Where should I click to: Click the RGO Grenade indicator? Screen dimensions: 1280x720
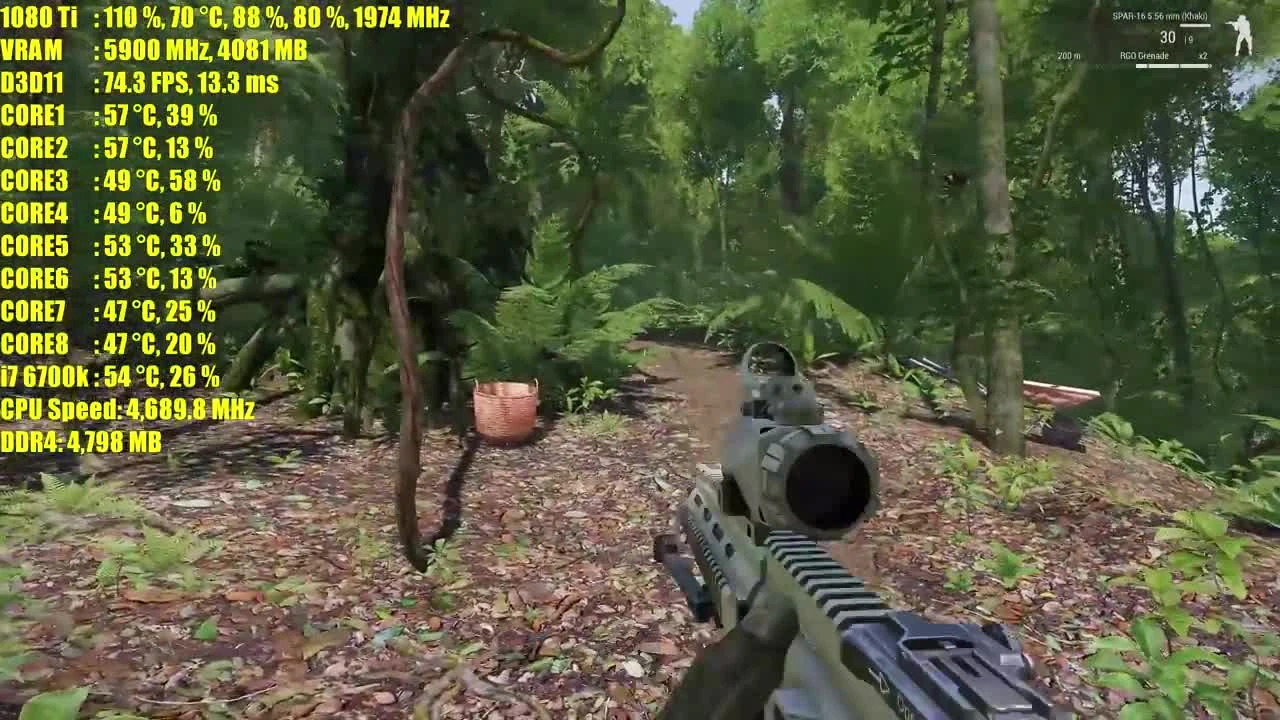point(1144,56)
